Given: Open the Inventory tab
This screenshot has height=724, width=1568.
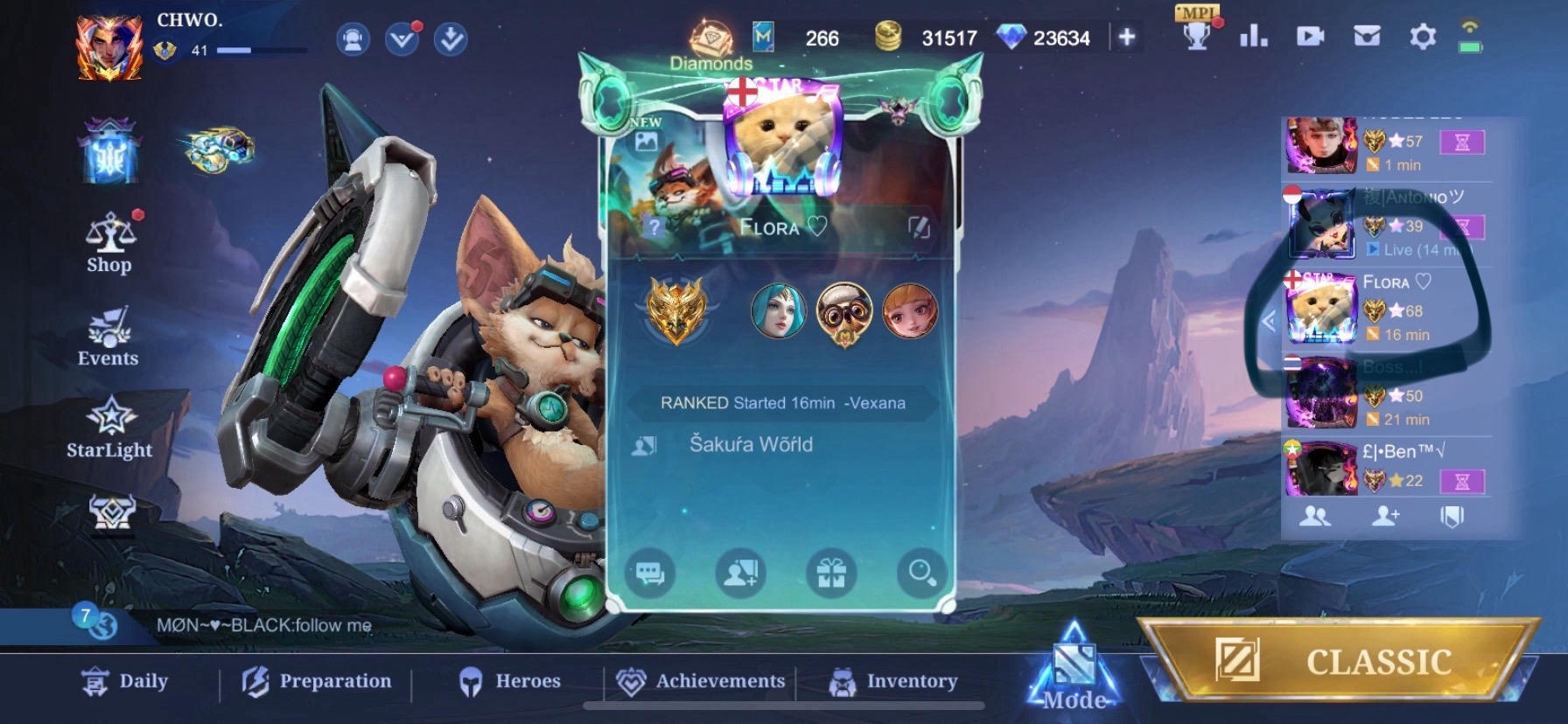Looking at the screenshot, I should pyautogui.click(x=911, y=680).
